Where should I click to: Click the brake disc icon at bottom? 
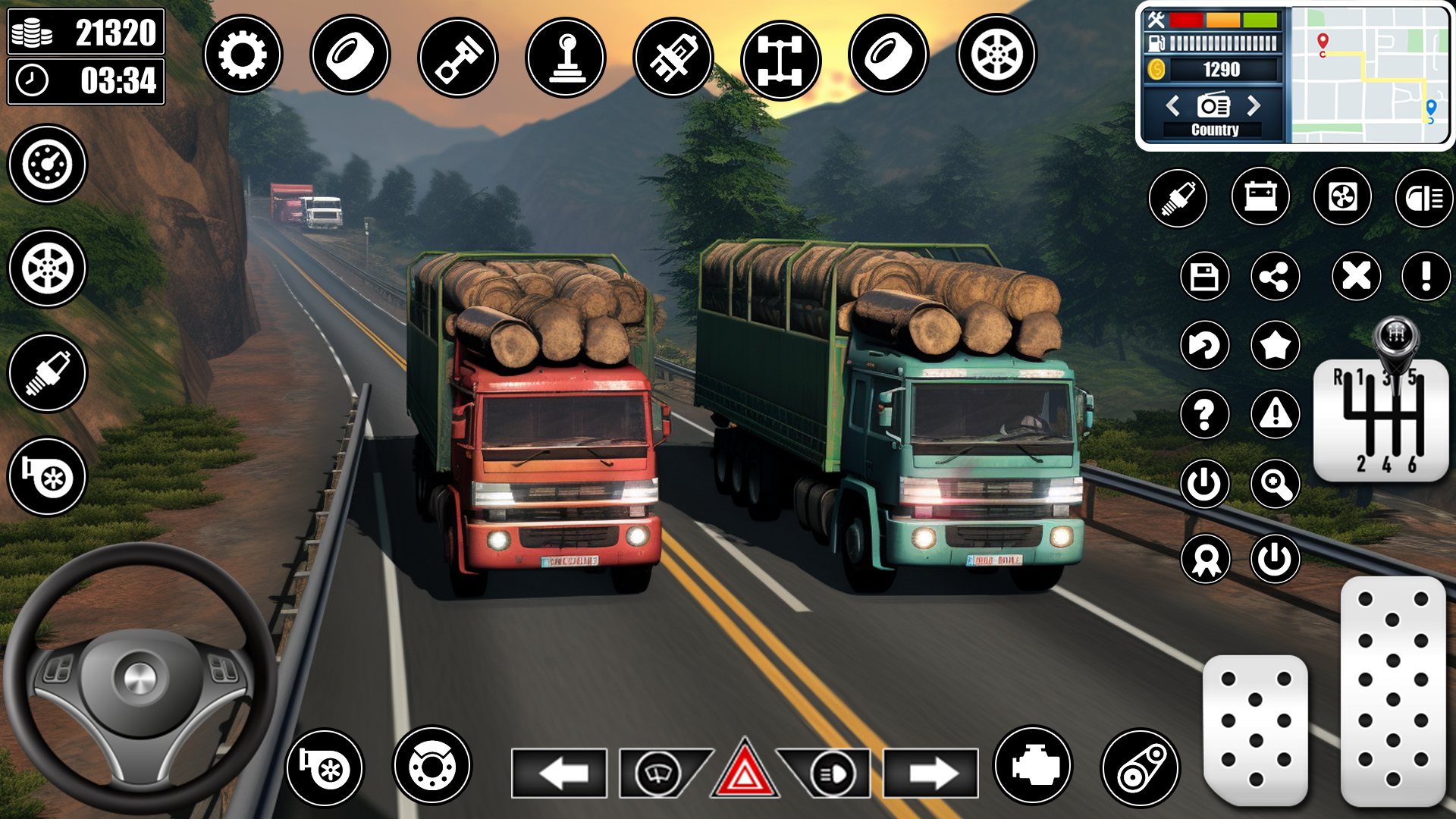pyautogui.click(x=433, y=768)
